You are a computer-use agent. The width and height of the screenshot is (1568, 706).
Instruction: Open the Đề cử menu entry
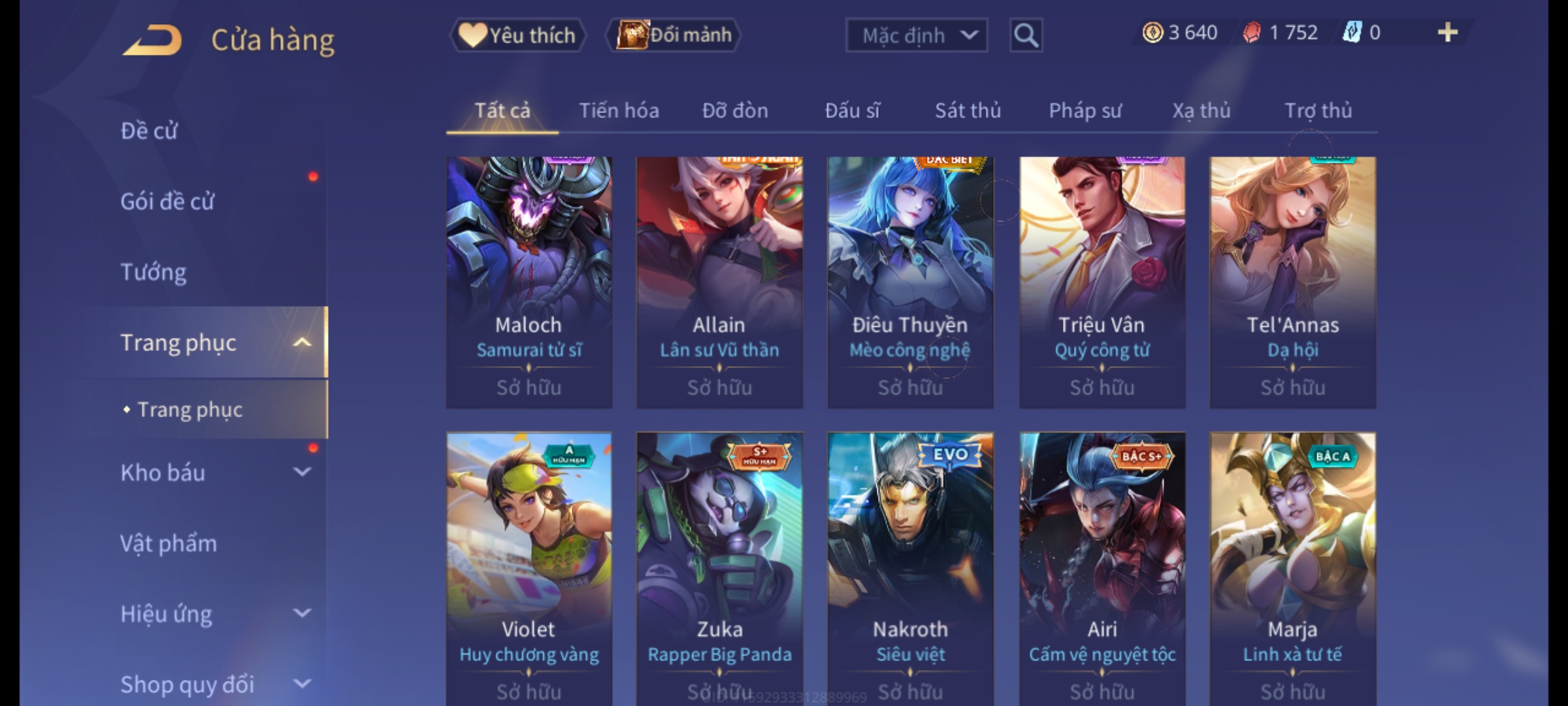[149, 131]
